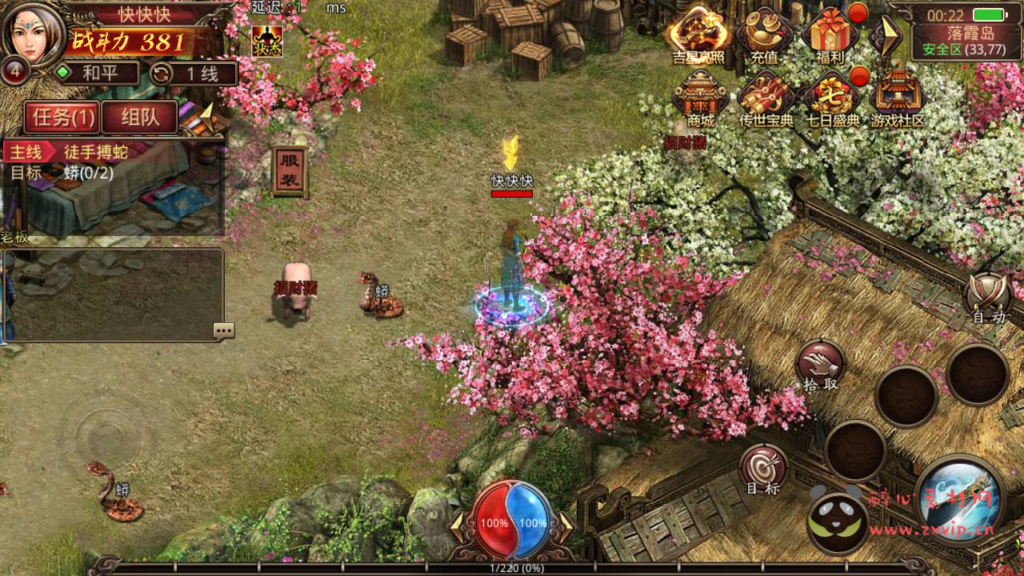
Task: Open the 状态 status icon
Action: [x=267, y=41]
